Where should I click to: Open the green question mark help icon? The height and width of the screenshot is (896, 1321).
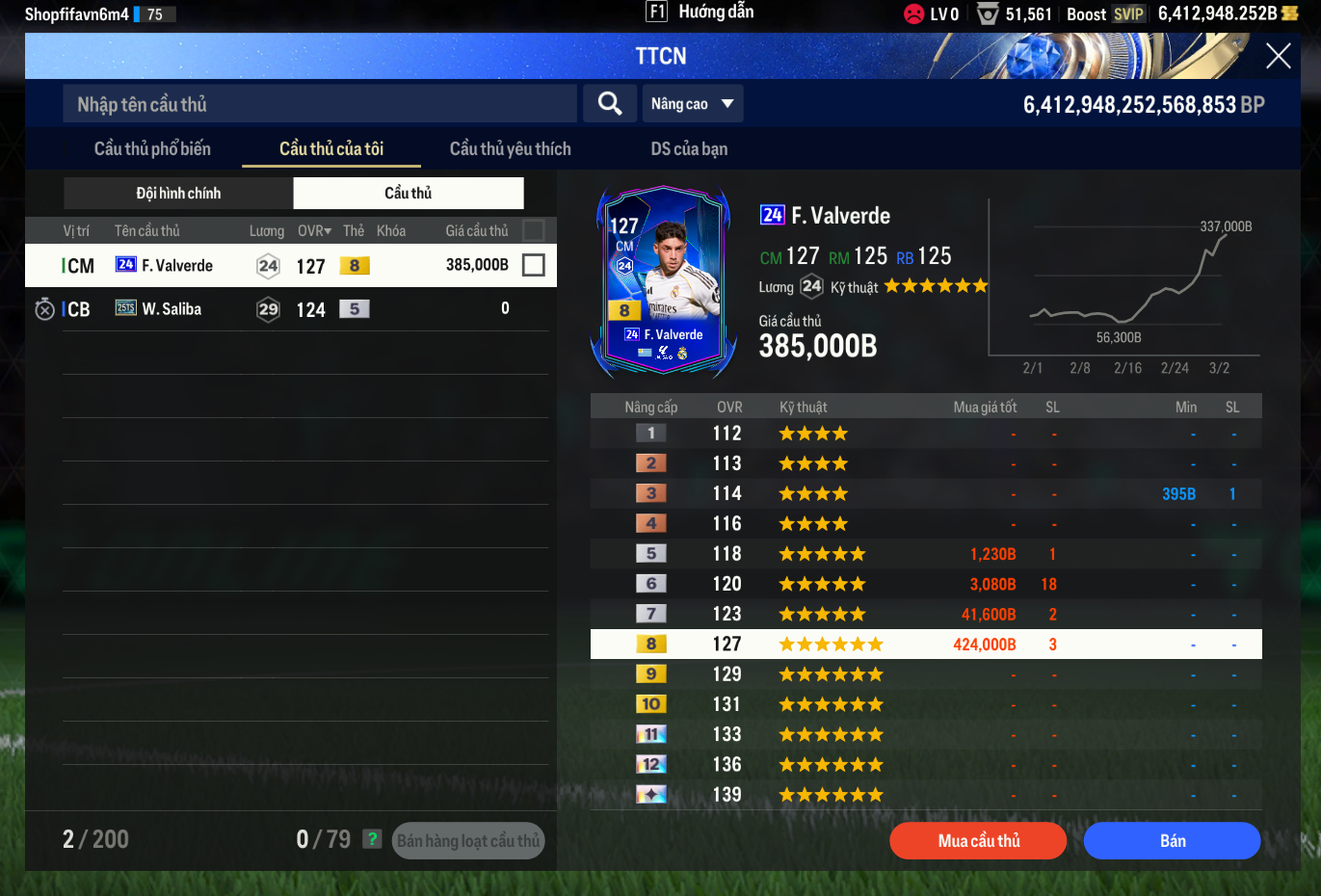(372, 839)
